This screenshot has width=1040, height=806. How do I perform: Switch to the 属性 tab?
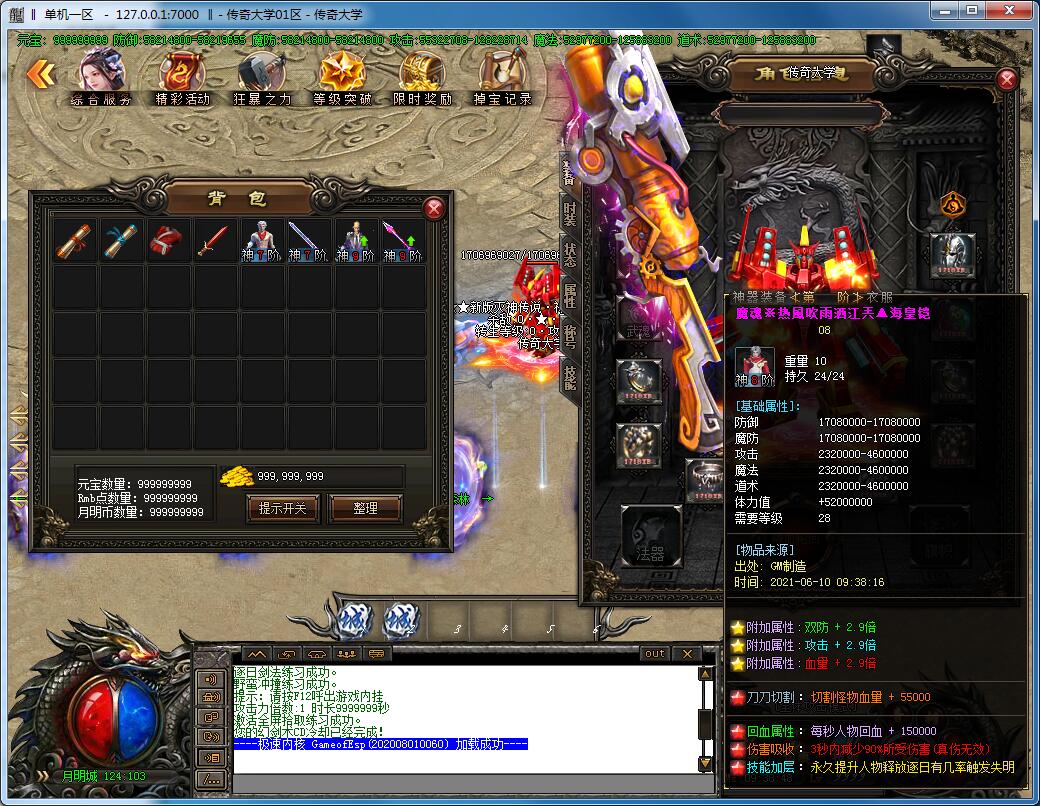click(570, 295)
